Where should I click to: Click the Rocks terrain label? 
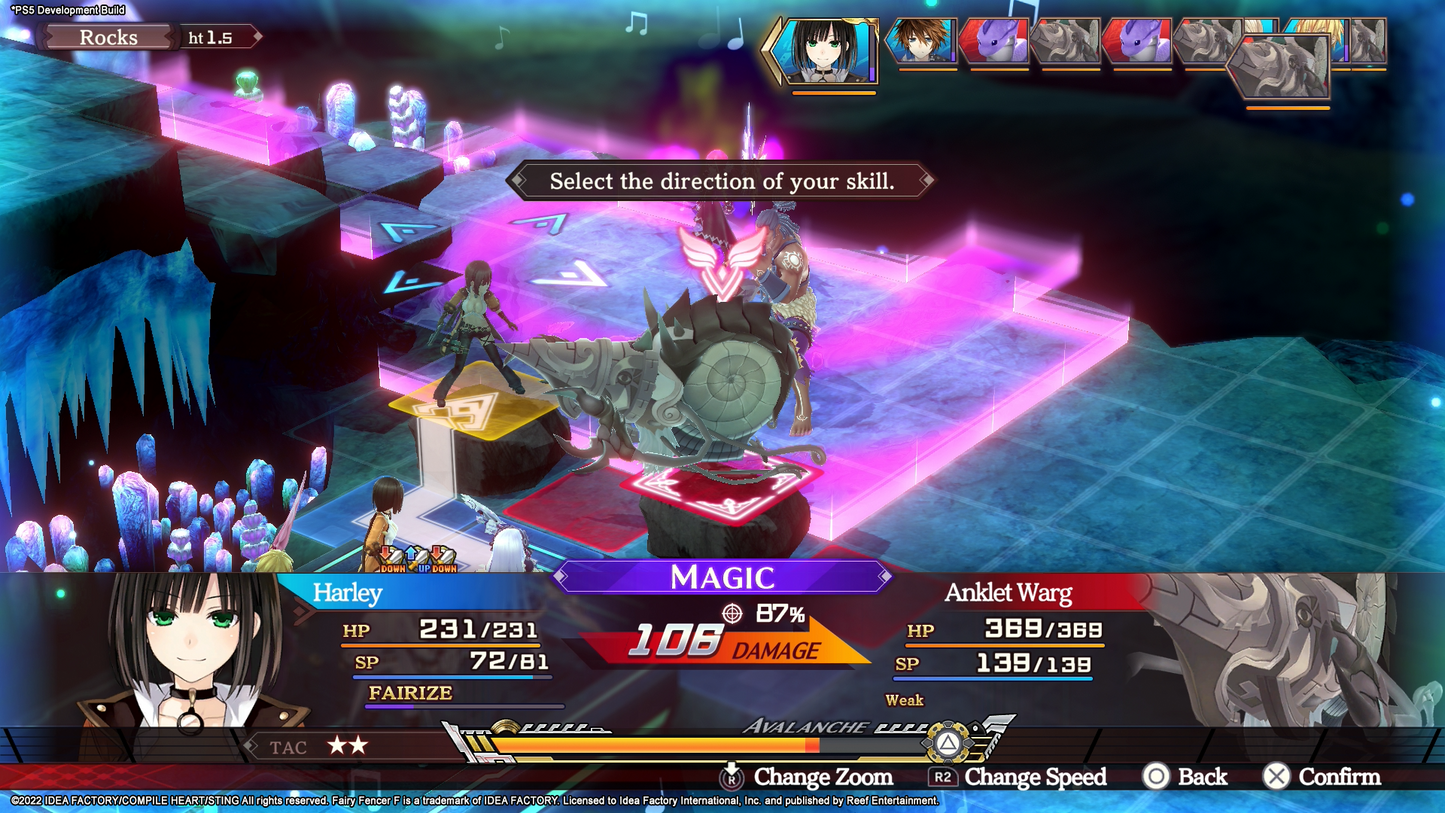[107, 37]
